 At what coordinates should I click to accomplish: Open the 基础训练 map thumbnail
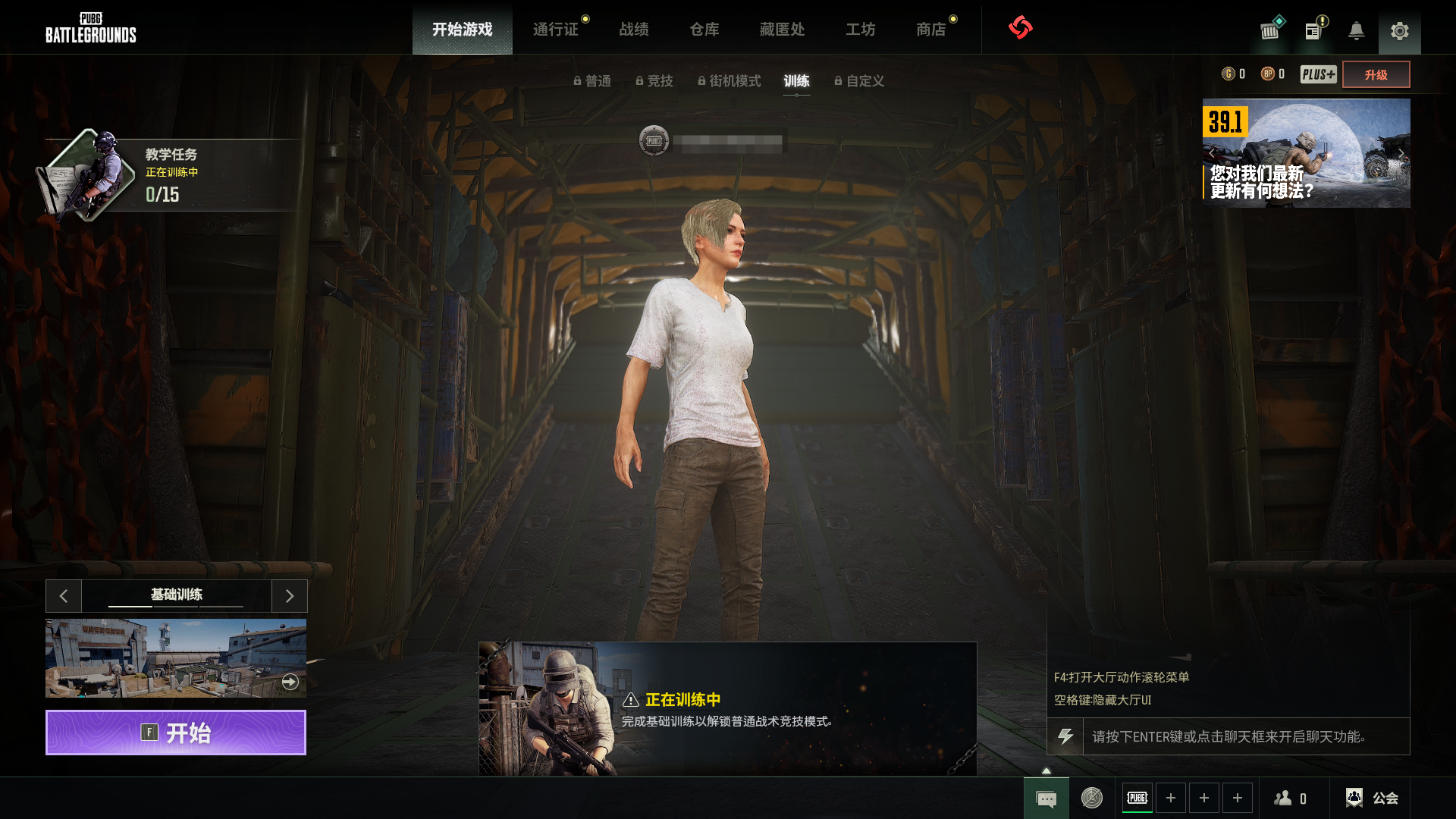click(176, 658)
